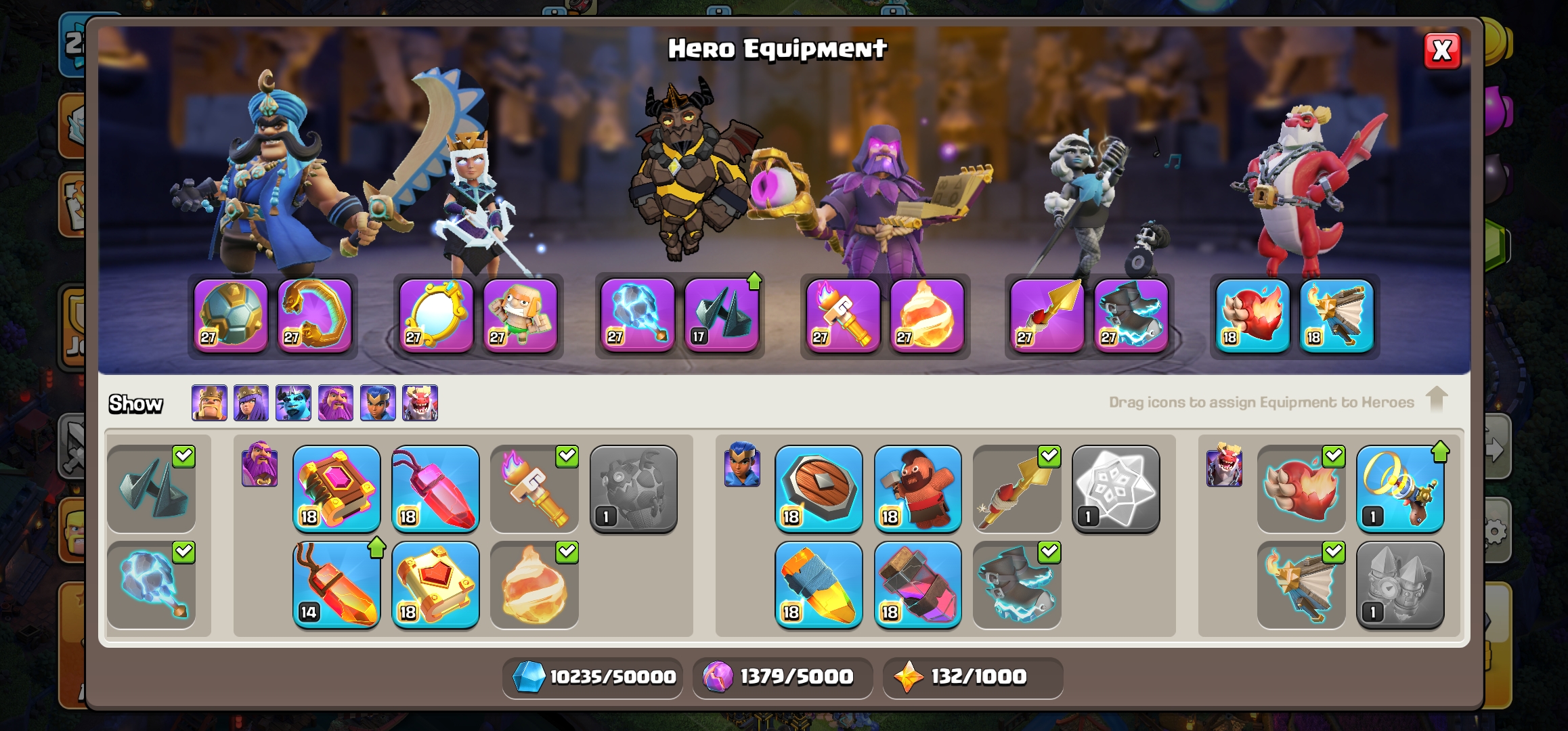Select the equipped Frozen Arrow mirror slot
Screen dimensions: 1568x731
(x=436, y=315)
